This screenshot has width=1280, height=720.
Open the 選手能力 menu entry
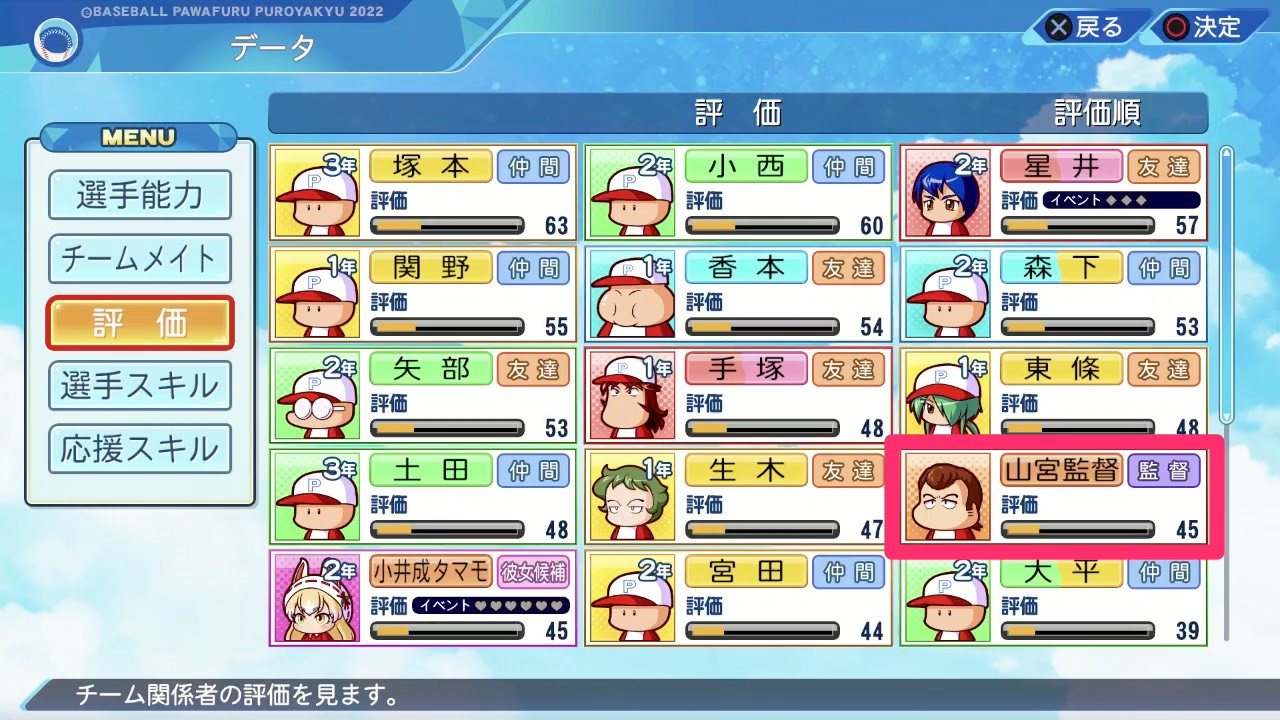139,197
